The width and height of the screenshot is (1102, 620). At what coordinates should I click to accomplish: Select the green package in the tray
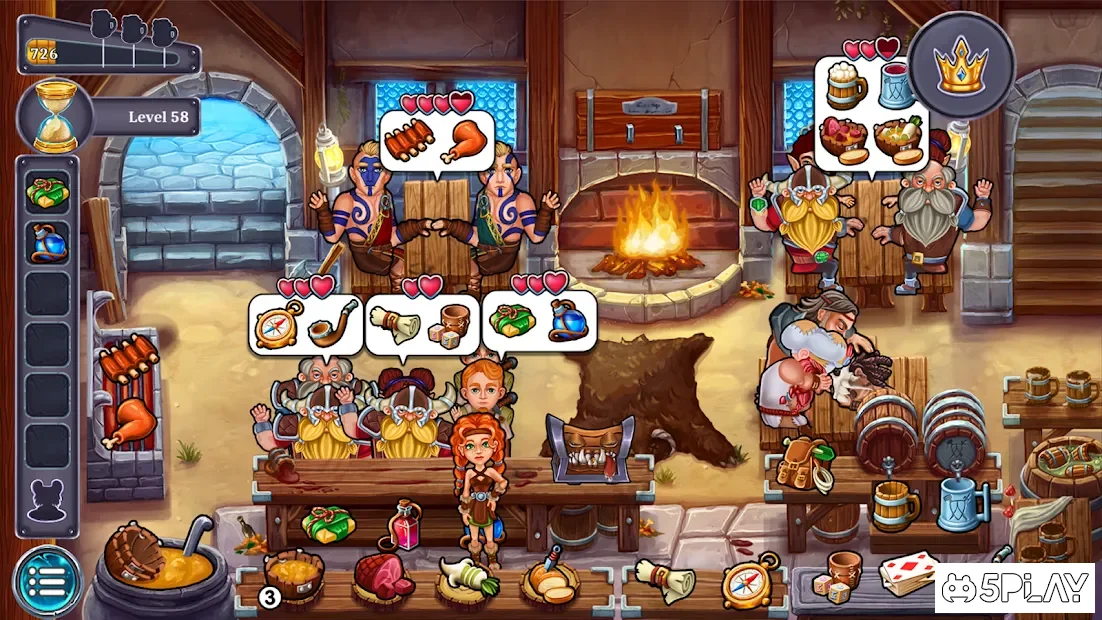pos(47,192)
